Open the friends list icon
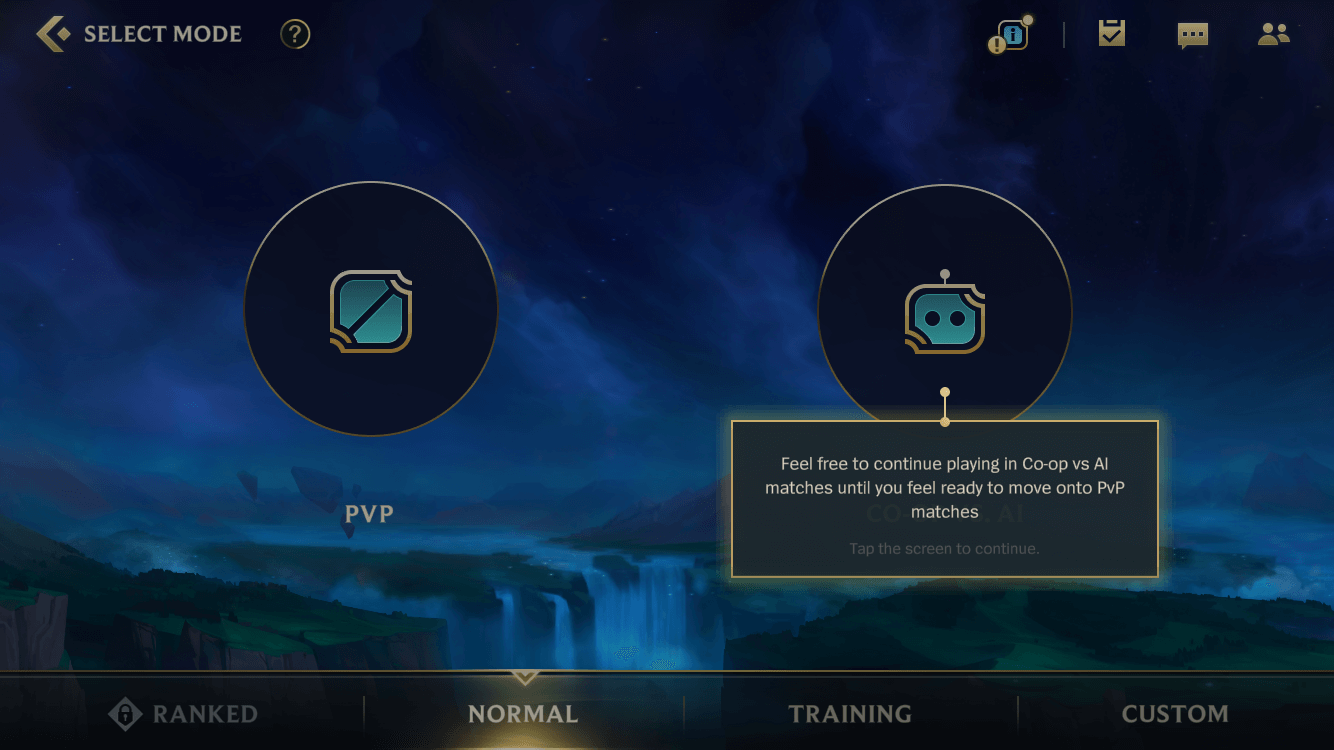Screen dimensions: 1334x750 click(1273, 33)
